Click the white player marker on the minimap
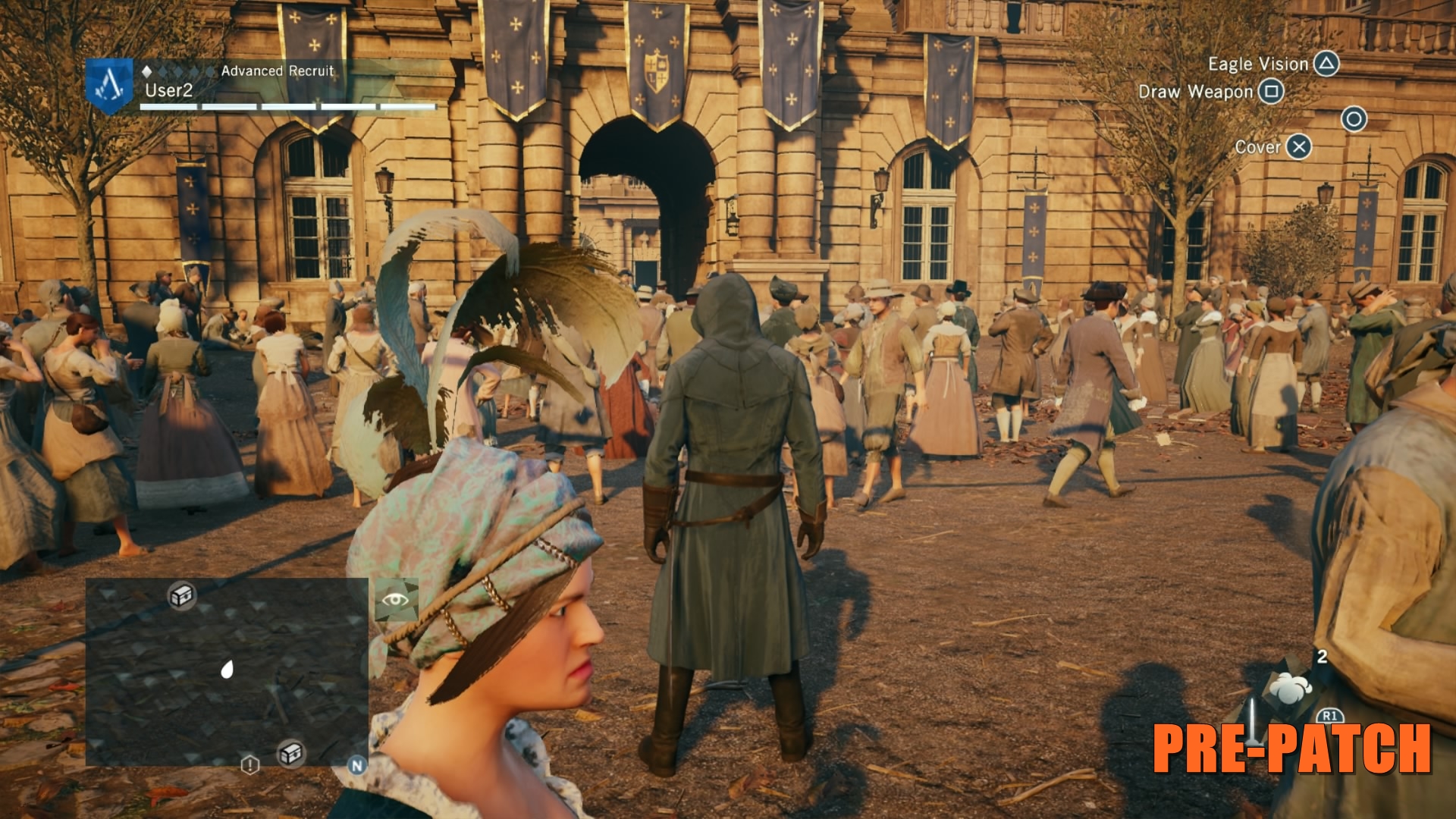The height and width of the screenshot is (819, 1456). click(x=226, y=669)
